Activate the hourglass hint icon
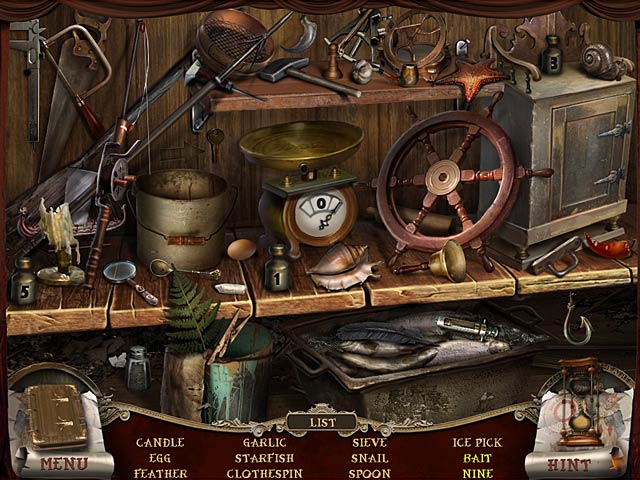Image resolution: width=640 pixels, height=480 pixels. click(582, 402)
